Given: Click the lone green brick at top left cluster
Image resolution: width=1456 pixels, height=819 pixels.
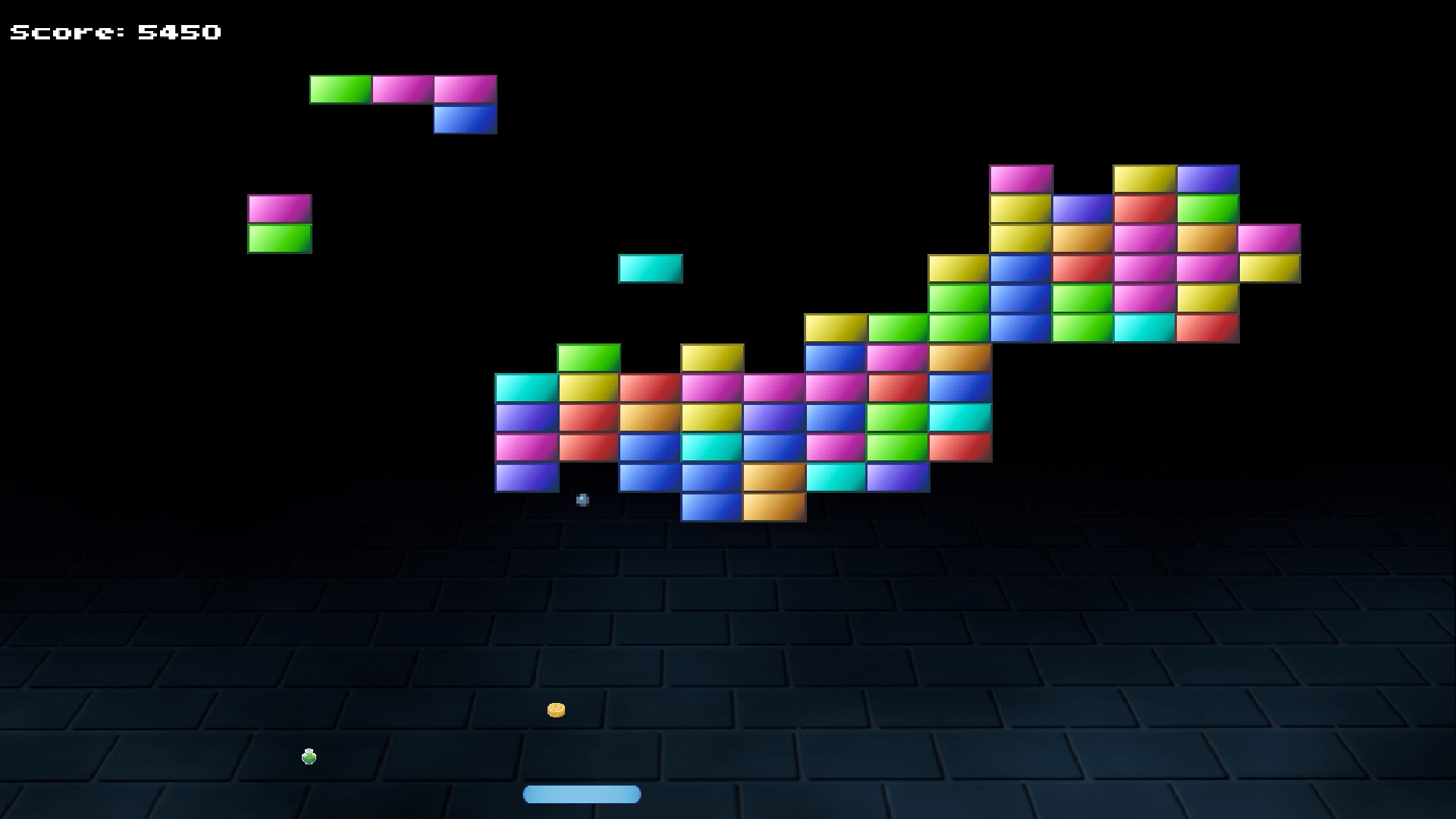Looking at the screenshot, I should pyautogui.click(x=340, y=89).
